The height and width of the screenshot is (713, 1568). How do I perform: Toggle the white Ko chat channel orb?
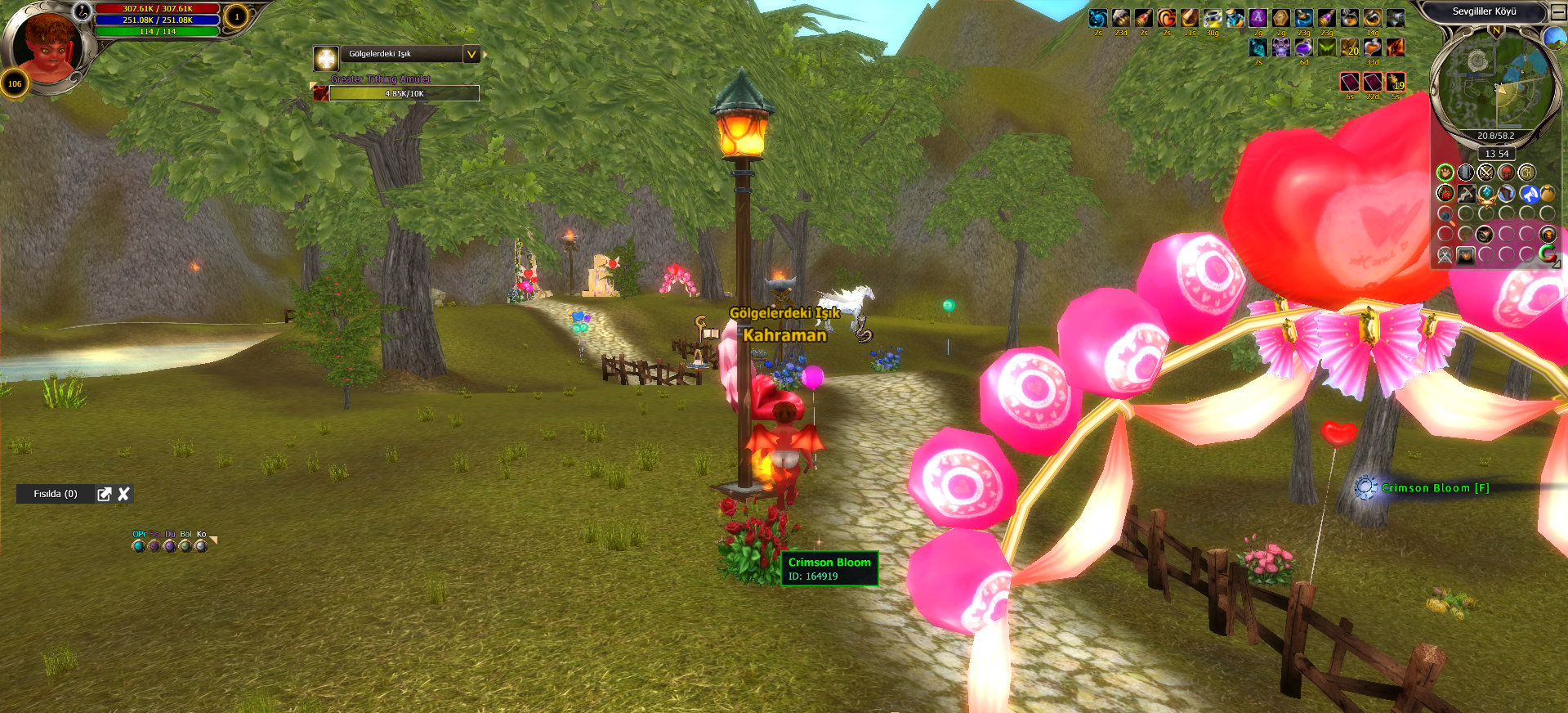(x=201, y=545)
